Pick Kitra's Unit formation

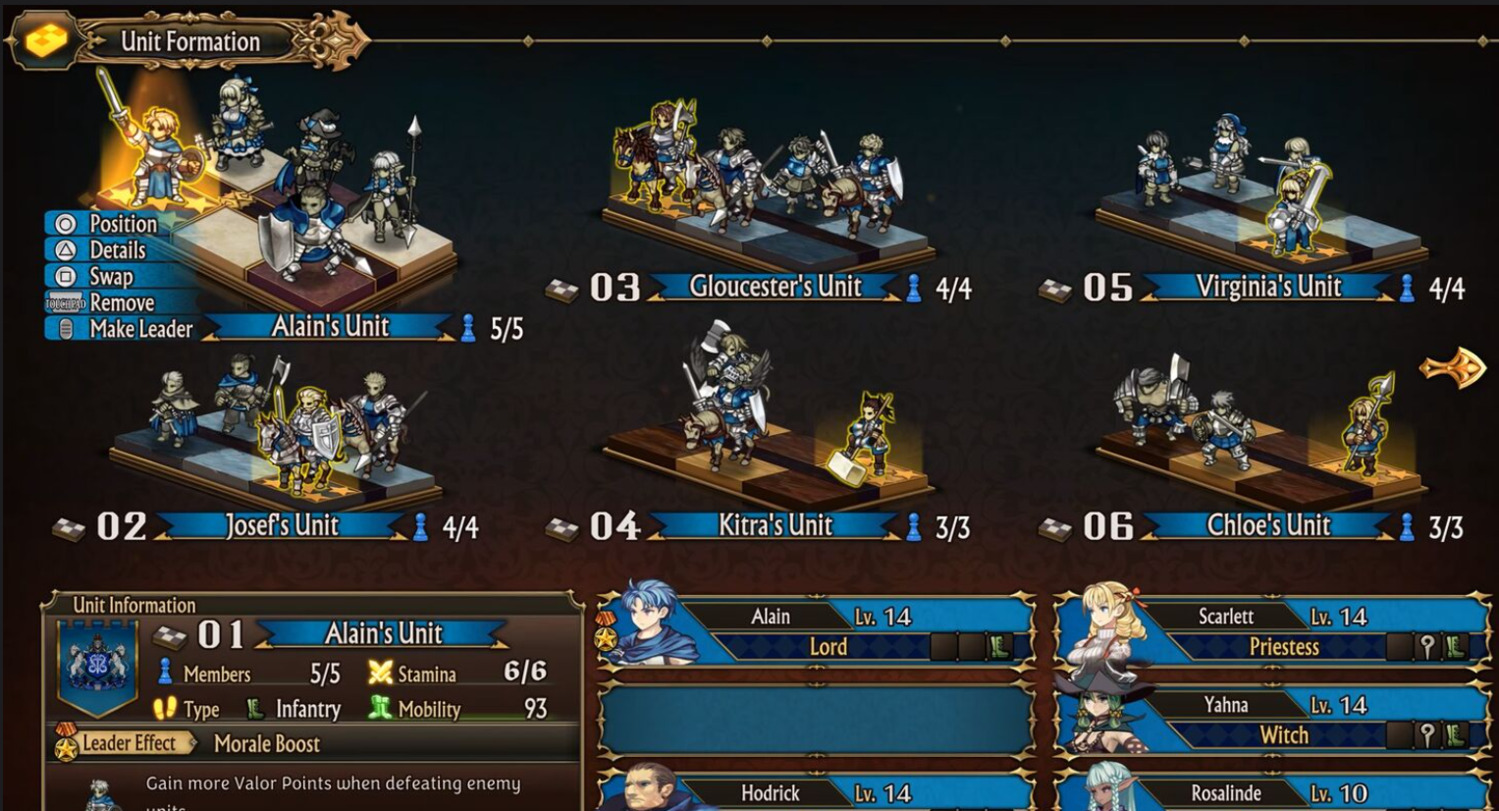point(774,526)
